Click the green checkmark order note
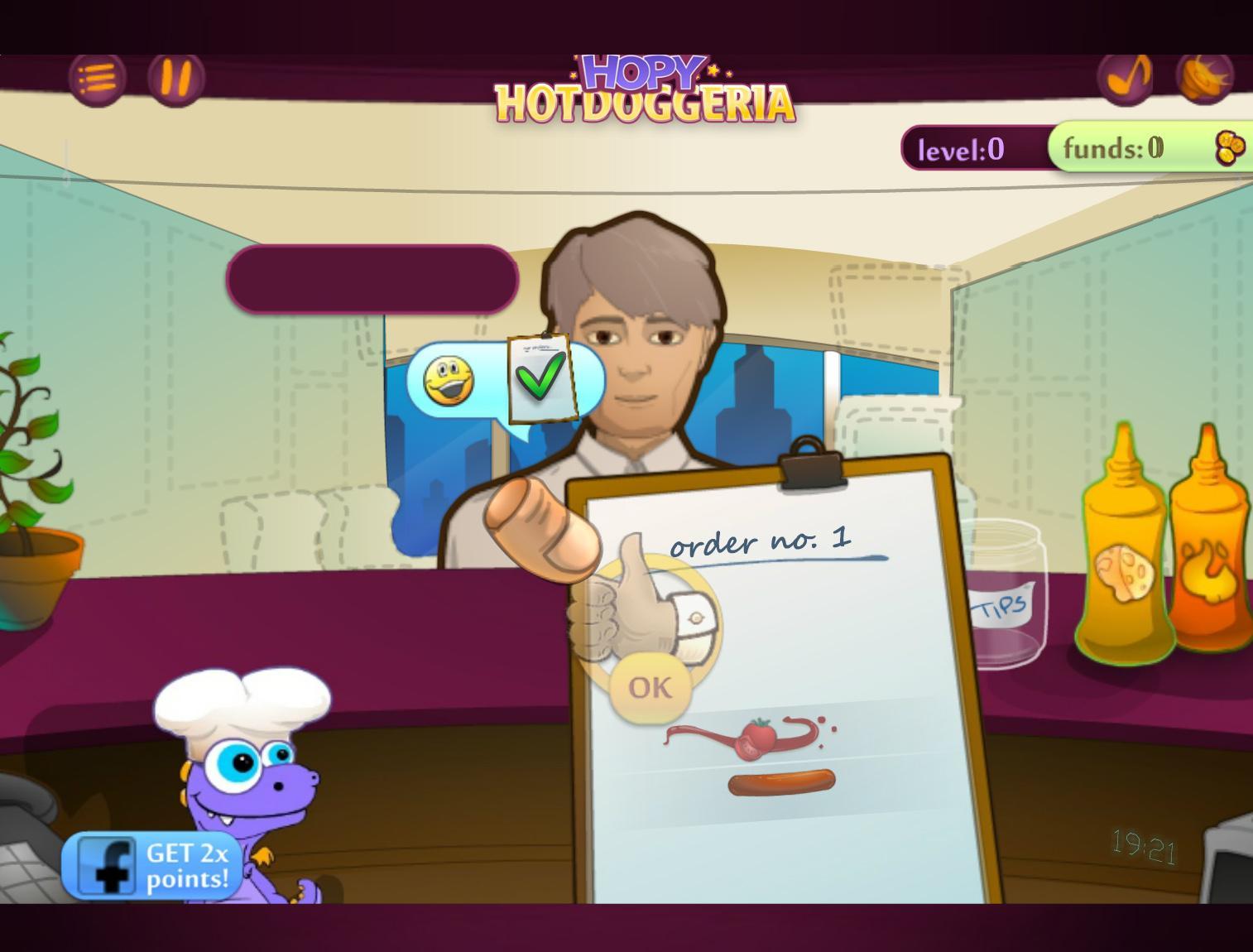This screenshot has width=1253, height=952. click(x=540, y=377)
